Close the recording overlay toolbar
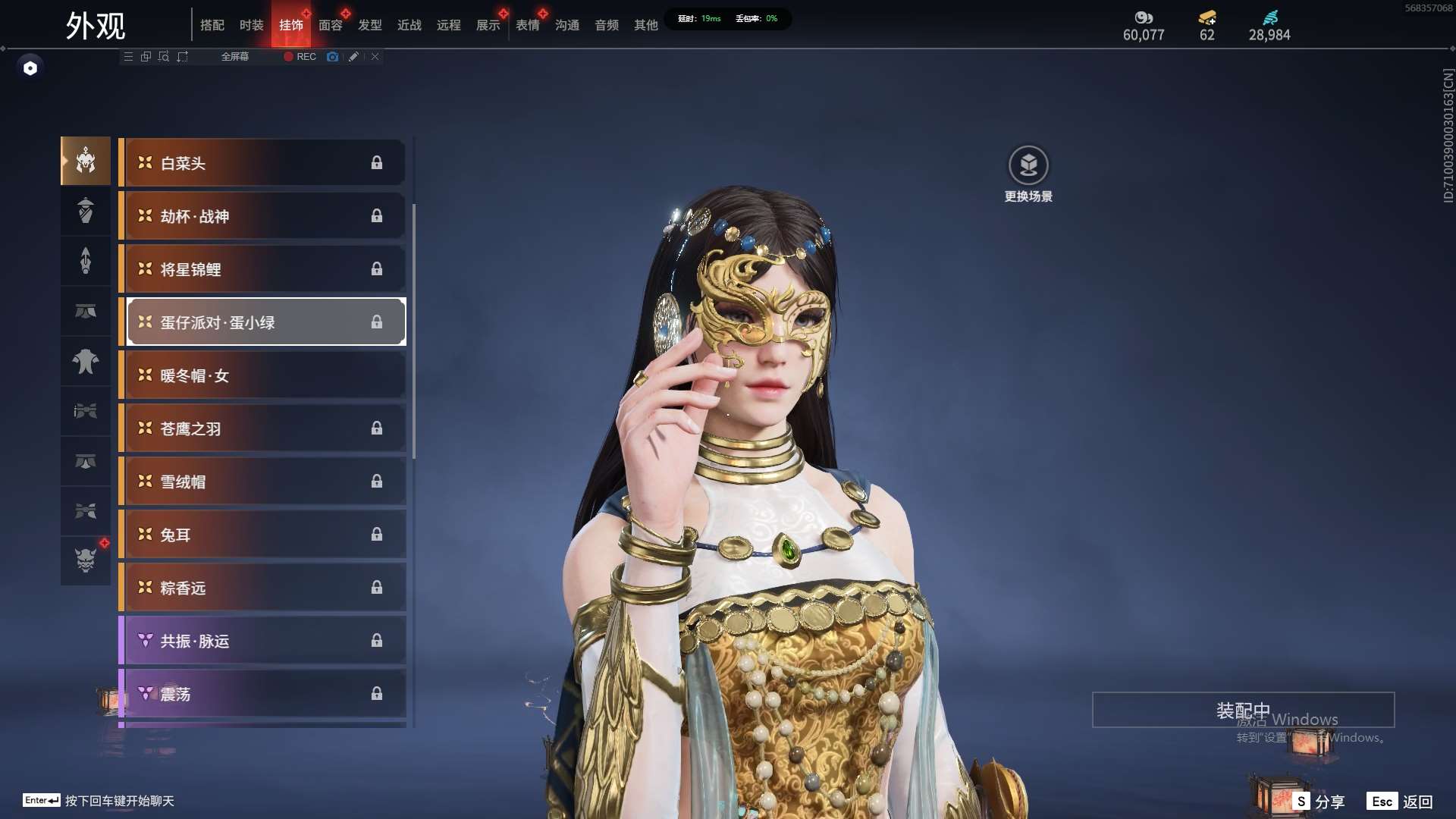 click(x=375, y=57)
